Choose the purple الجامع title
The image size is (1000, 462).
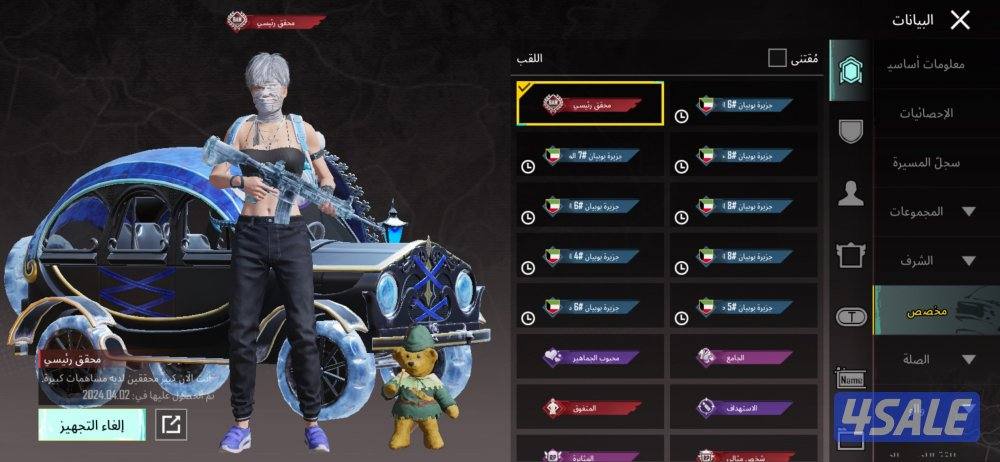742,357
